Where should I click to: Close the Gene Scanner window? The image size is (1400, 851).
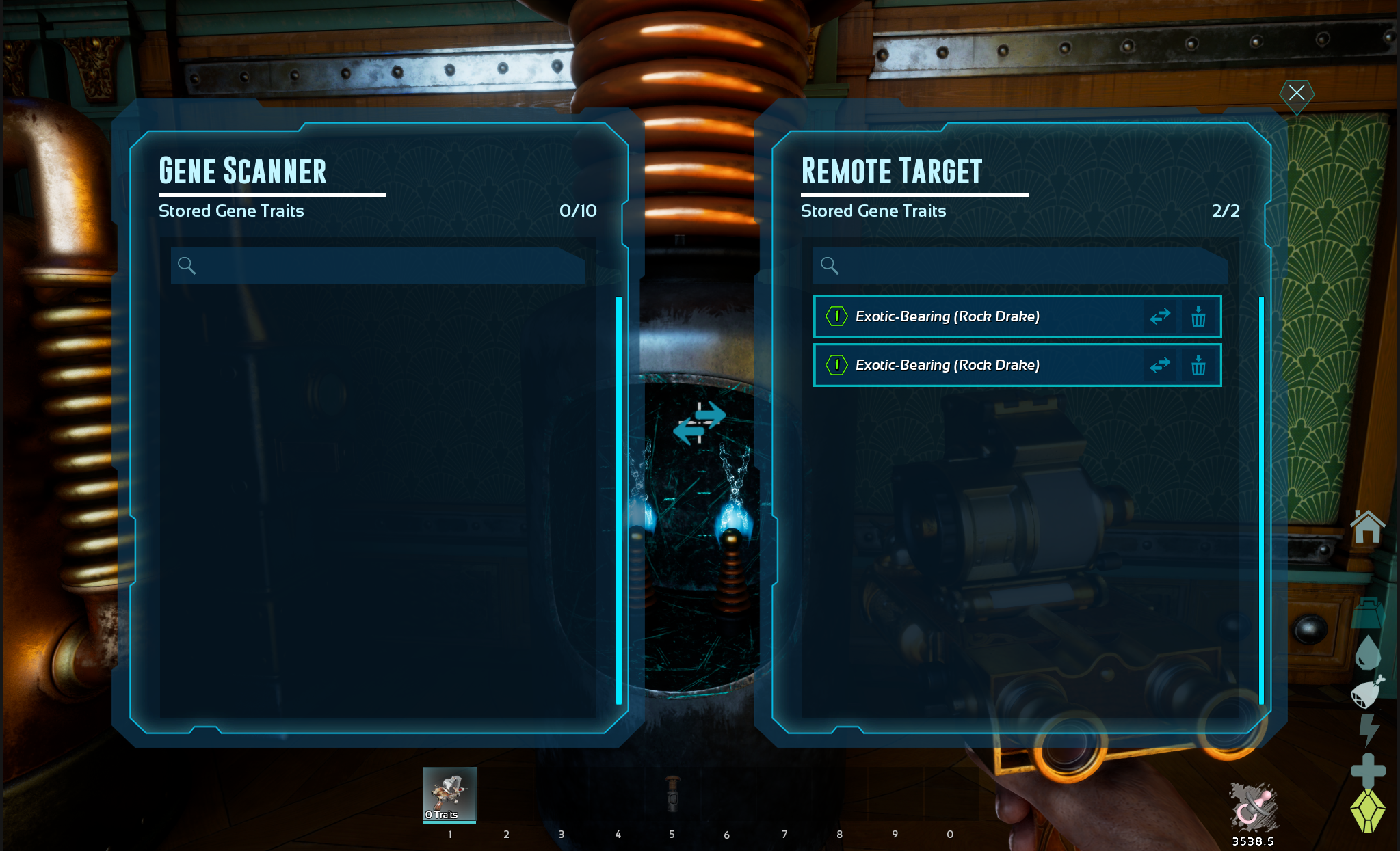click(1296, 93)
